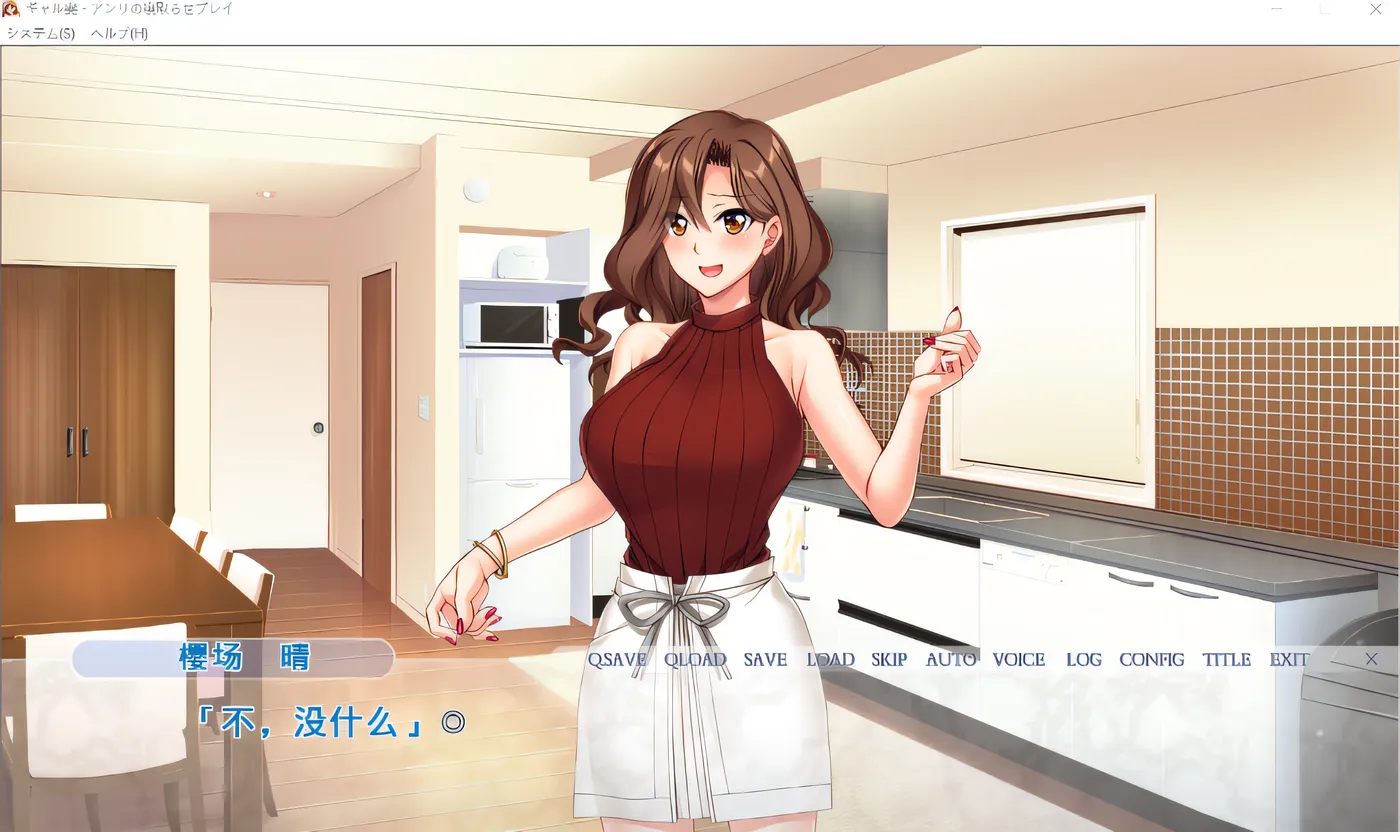Click the 樱场 晴 name plate
This screenshot has width=1400, height=832.
[233, 658]
